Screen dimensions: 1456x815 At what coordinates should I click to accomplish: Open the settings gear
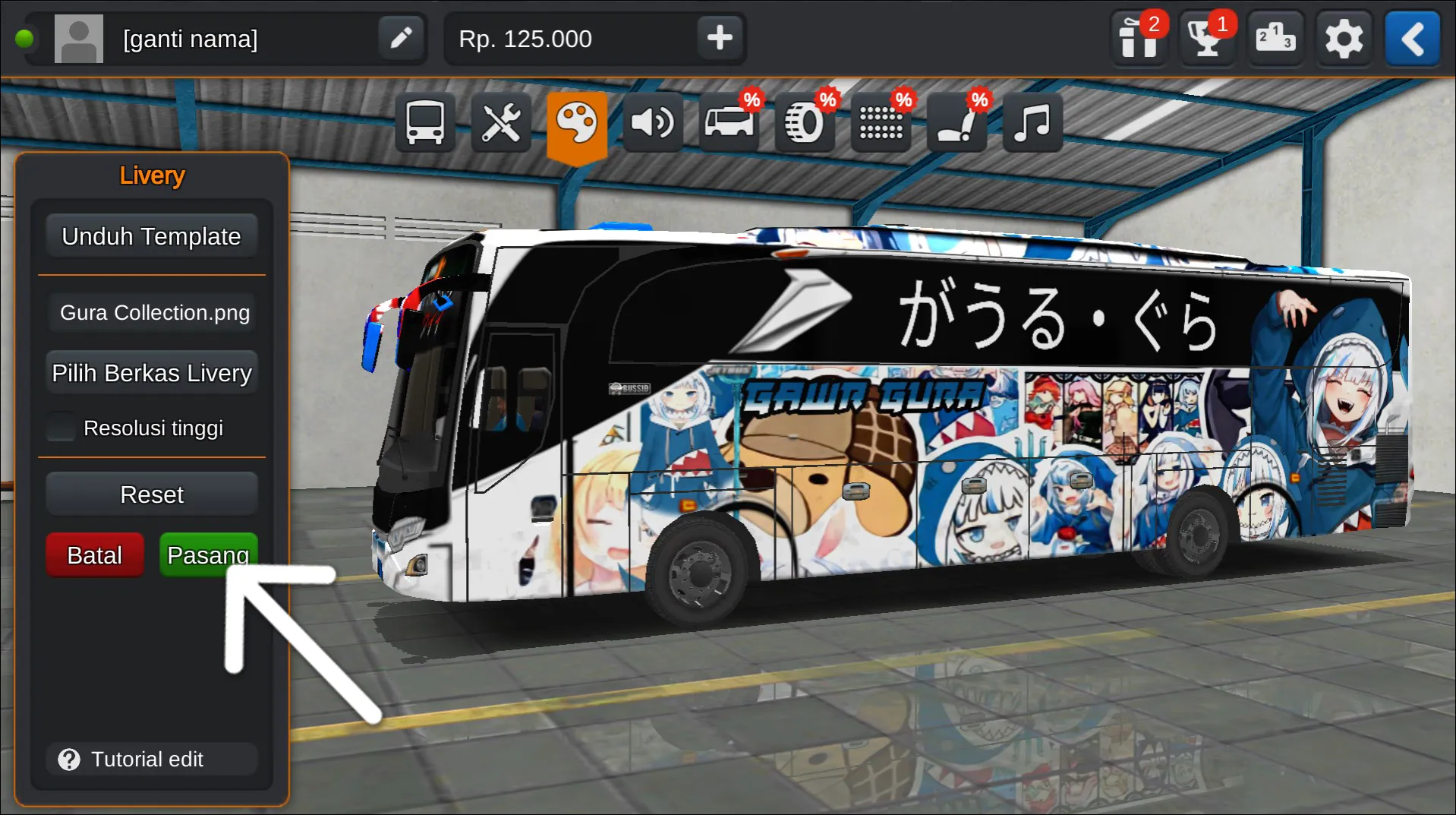tap(1344, 38)
